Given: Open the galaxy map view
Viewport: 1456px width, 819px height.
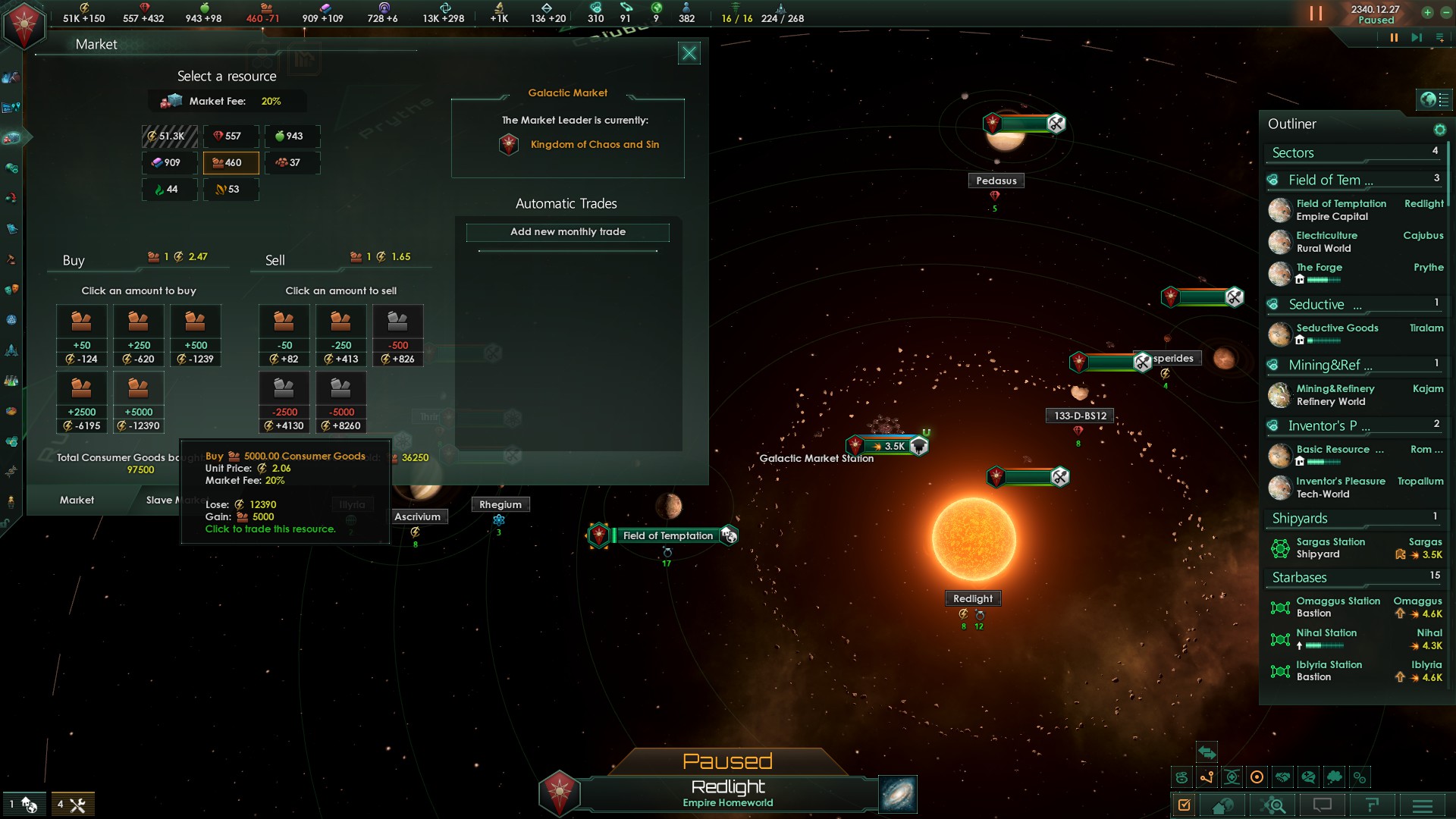Looking at the screenshot, I should 898,794.
